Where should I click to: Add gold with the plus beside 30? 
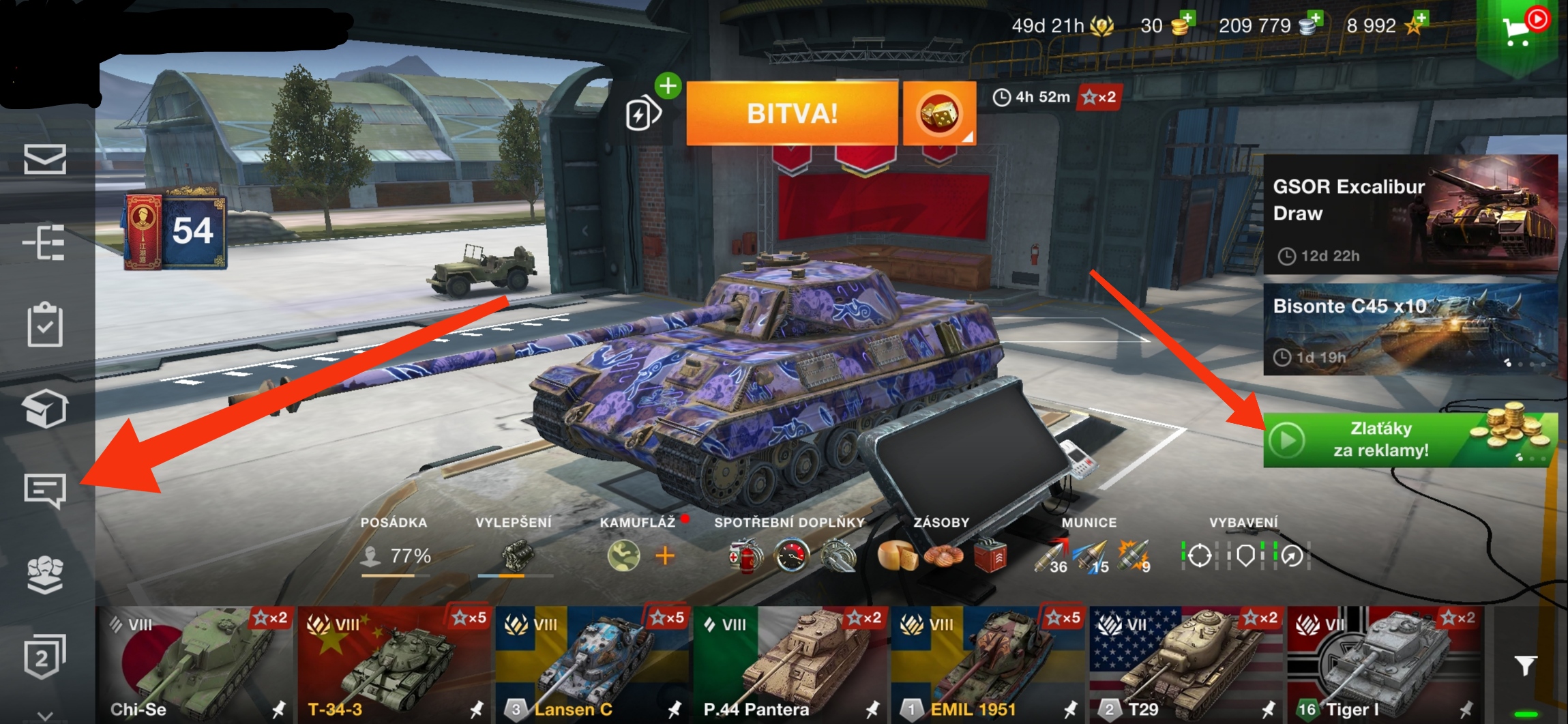pos(1187,19)
